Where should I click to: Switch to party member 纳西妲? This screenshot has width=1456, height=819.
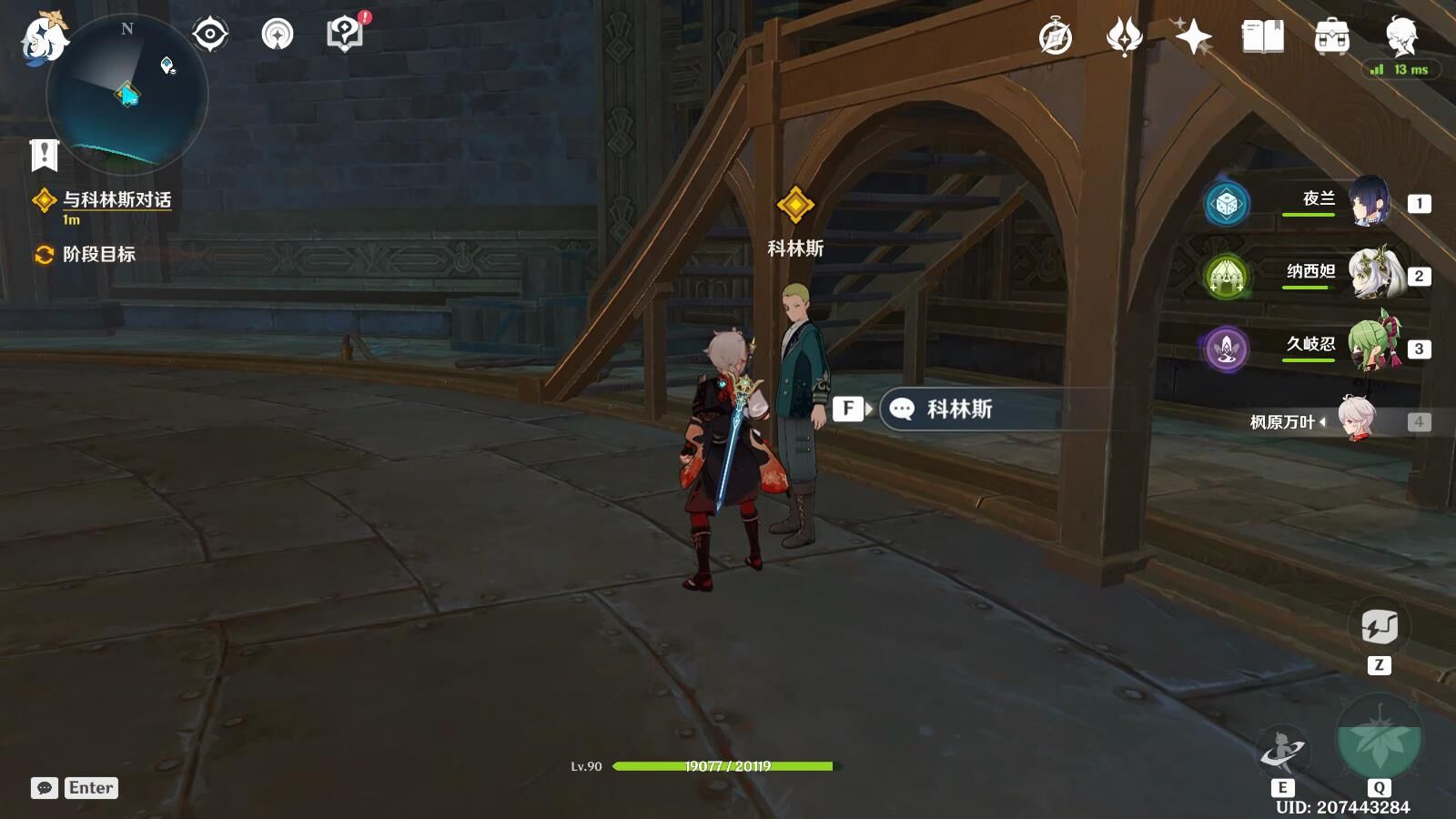1372,275
